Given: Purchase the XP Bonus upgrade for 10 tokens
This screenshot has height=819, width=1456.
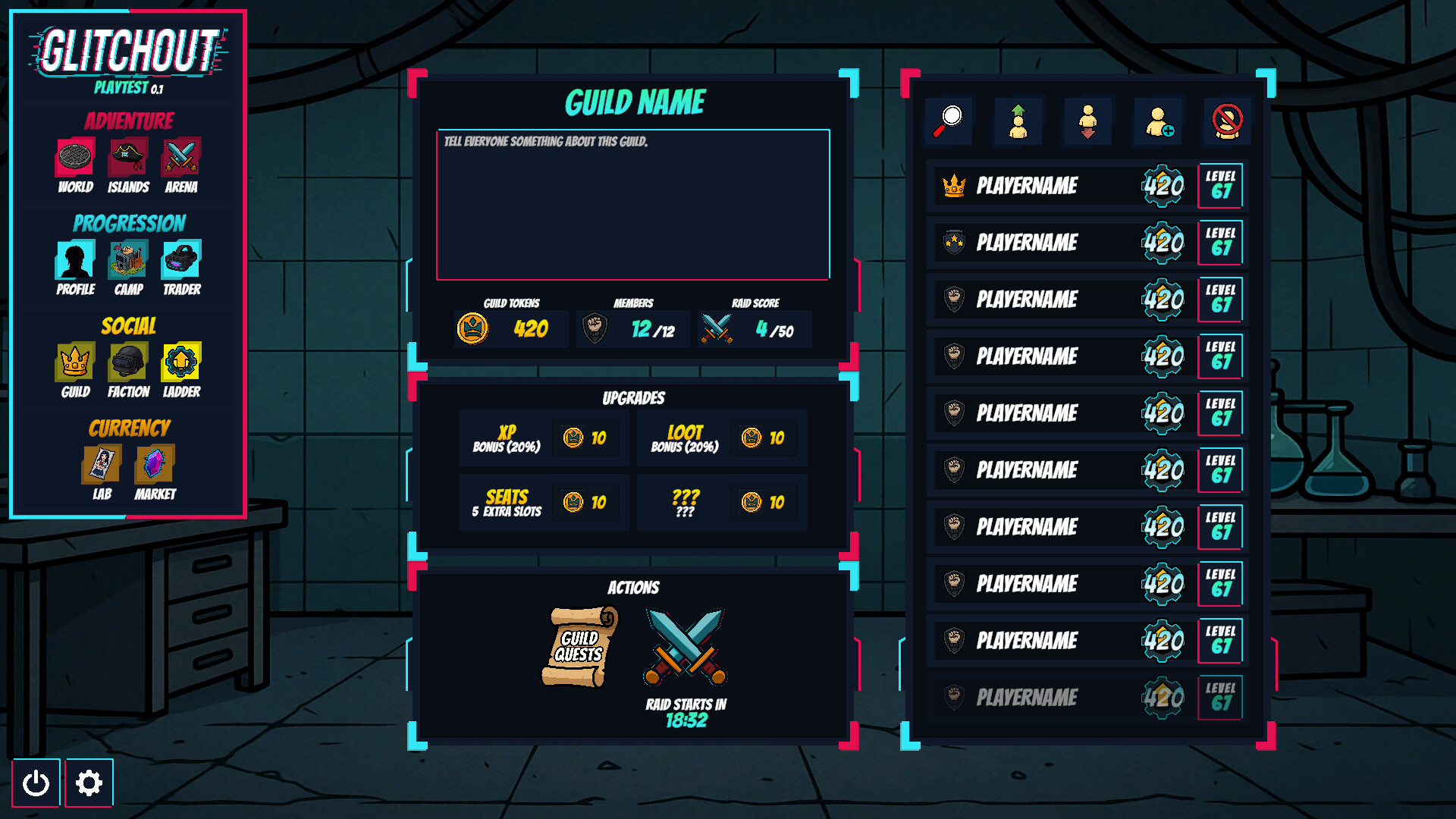Looking at the screenshot, I should (587, 438).
